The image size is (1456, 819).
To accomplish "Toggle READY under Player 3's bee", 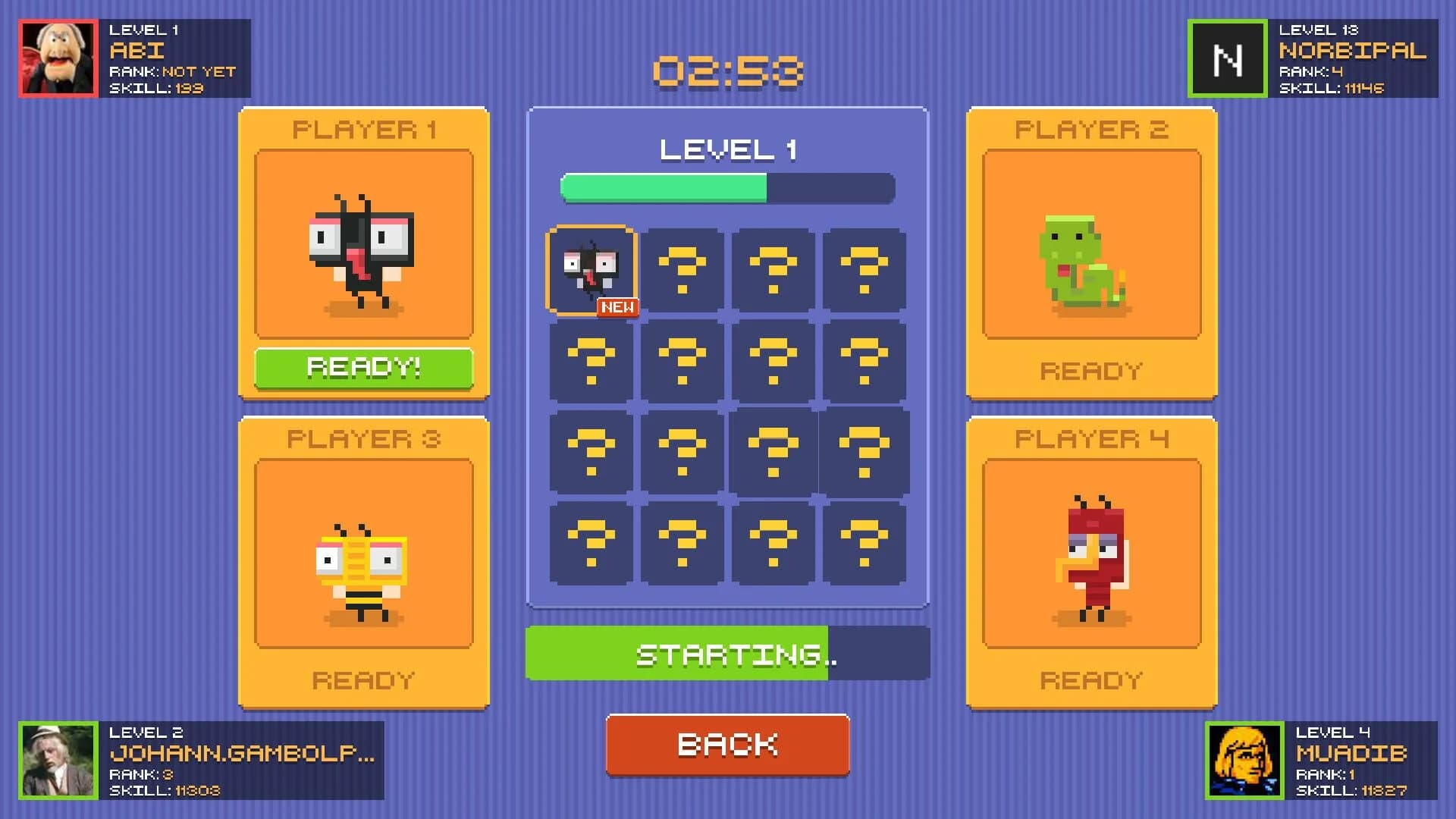I will point(362,679).
